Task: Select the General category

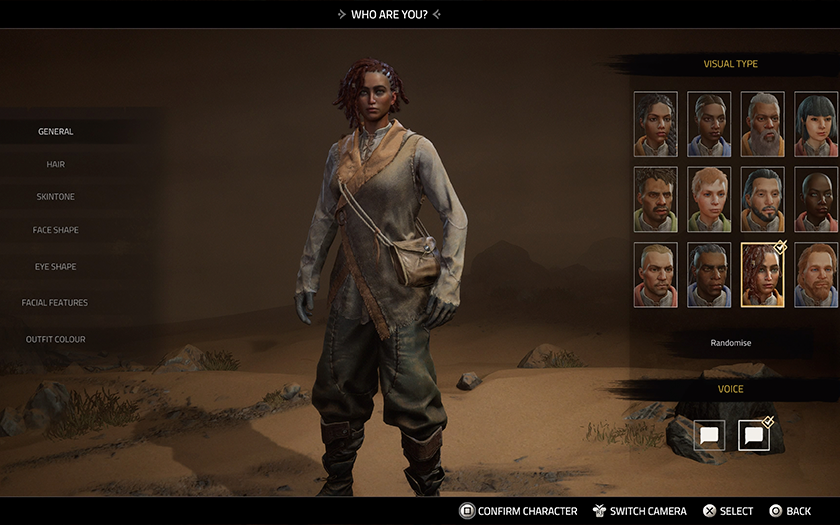Action: click(x=56, y=132)
